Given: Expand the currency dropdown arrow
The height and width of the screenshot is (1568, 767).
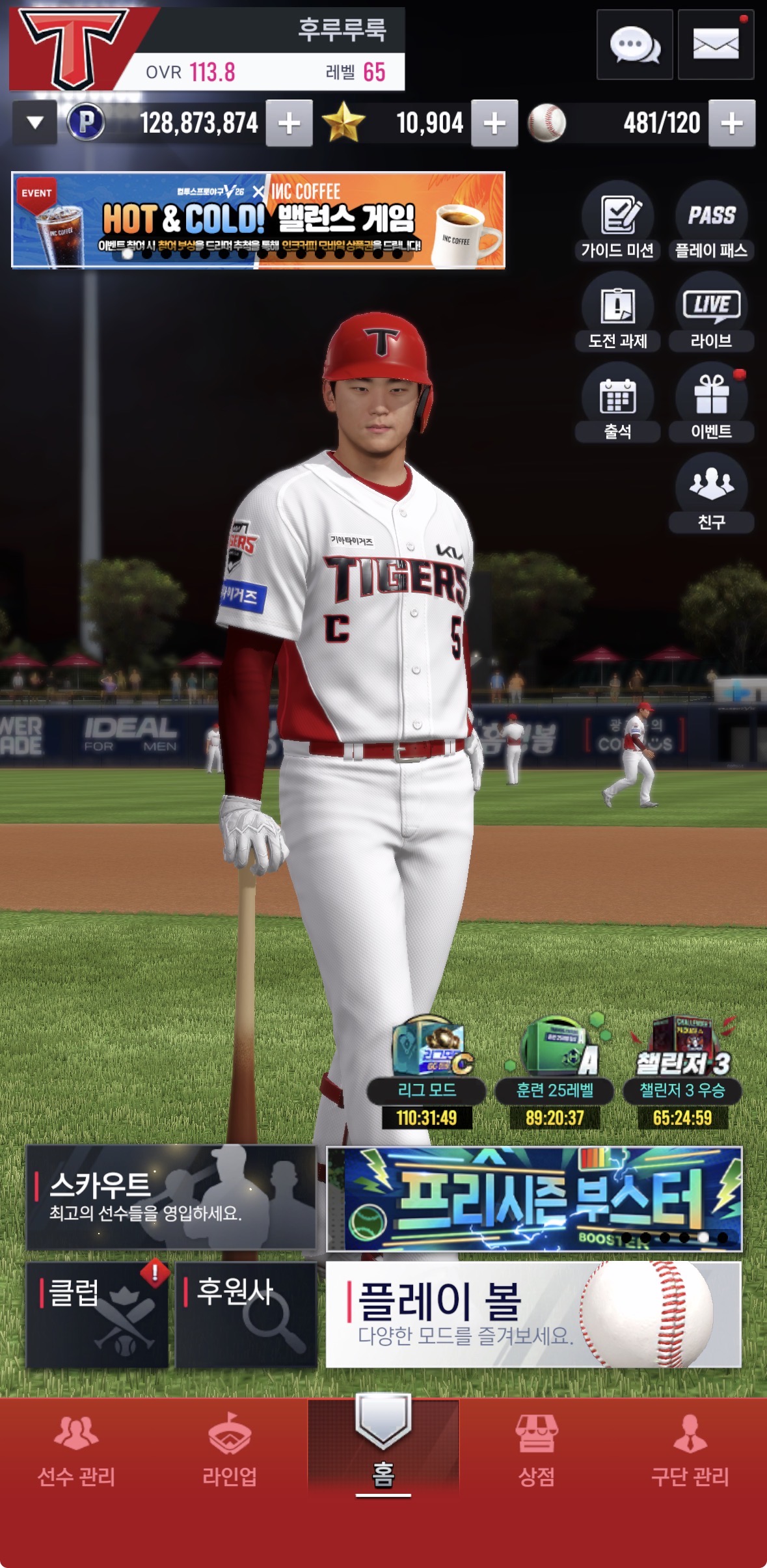Looking at the screenshot, I should (x=35, y=122).
